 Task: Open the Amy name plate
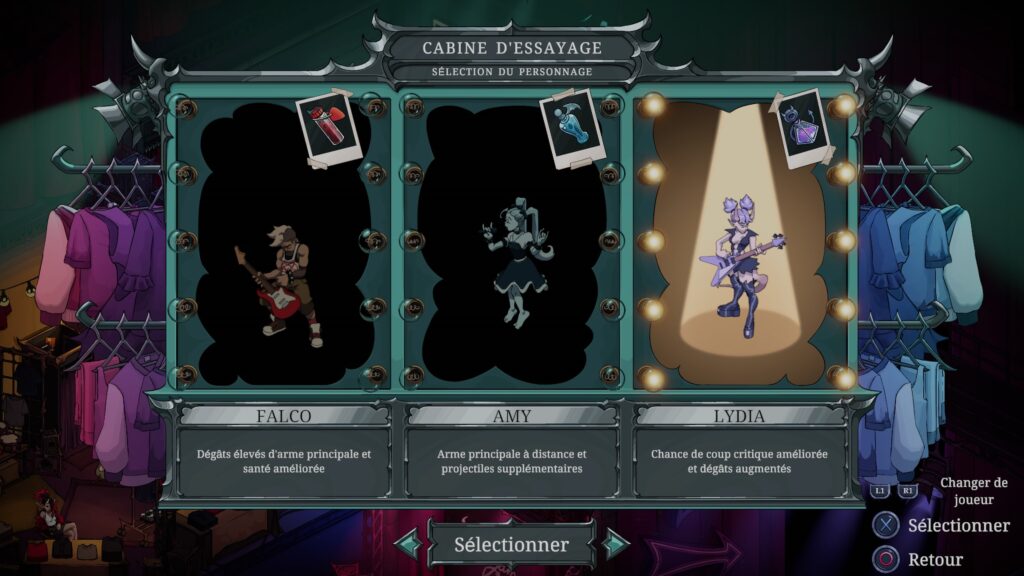point(511,415)
